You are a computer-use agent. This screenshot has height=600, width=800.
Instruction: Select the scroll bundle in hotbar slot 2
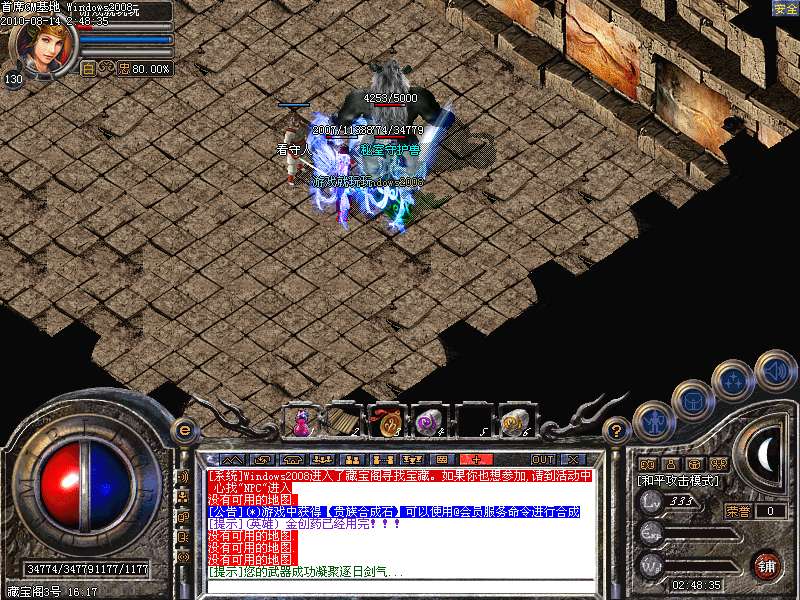coord(343,421)
